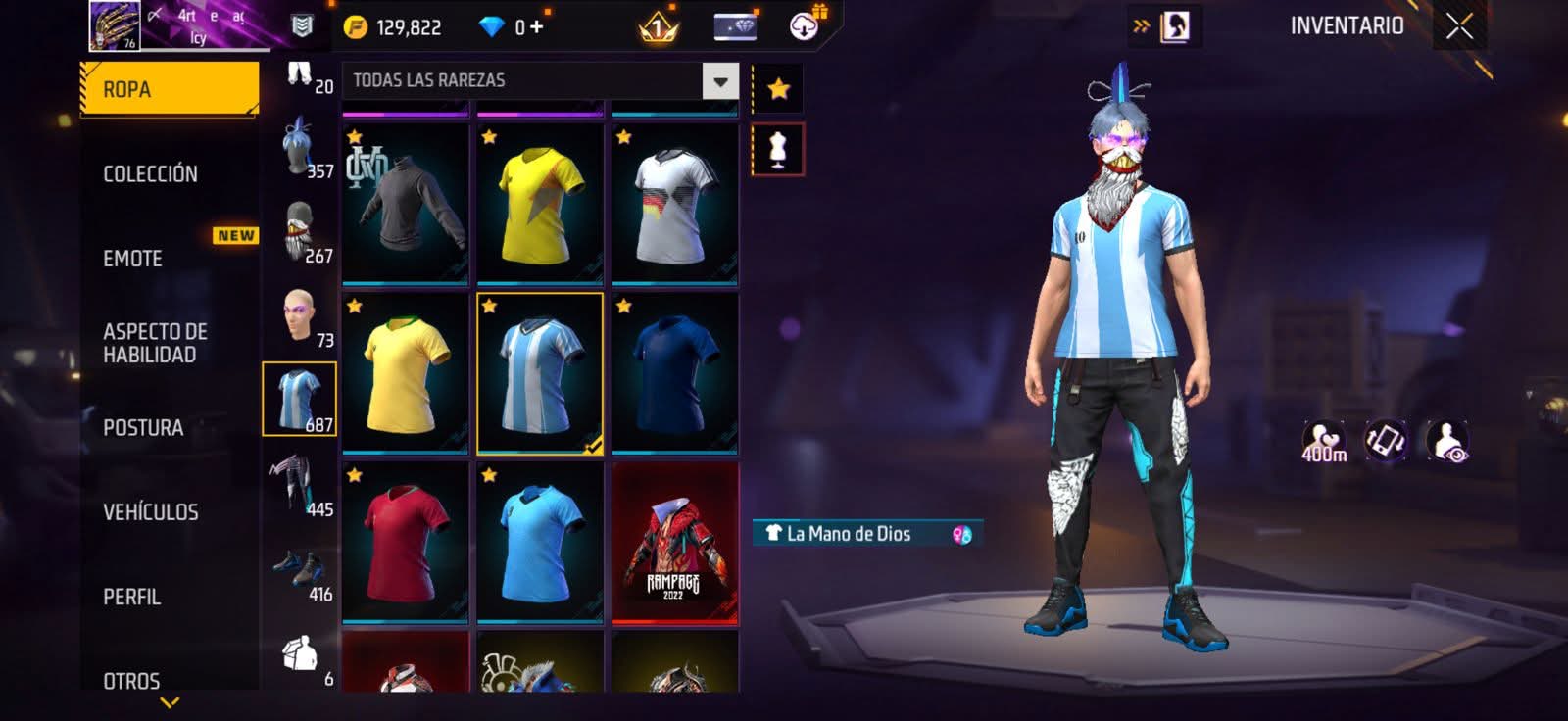Add diamonds with the plus button

[537, 26]
